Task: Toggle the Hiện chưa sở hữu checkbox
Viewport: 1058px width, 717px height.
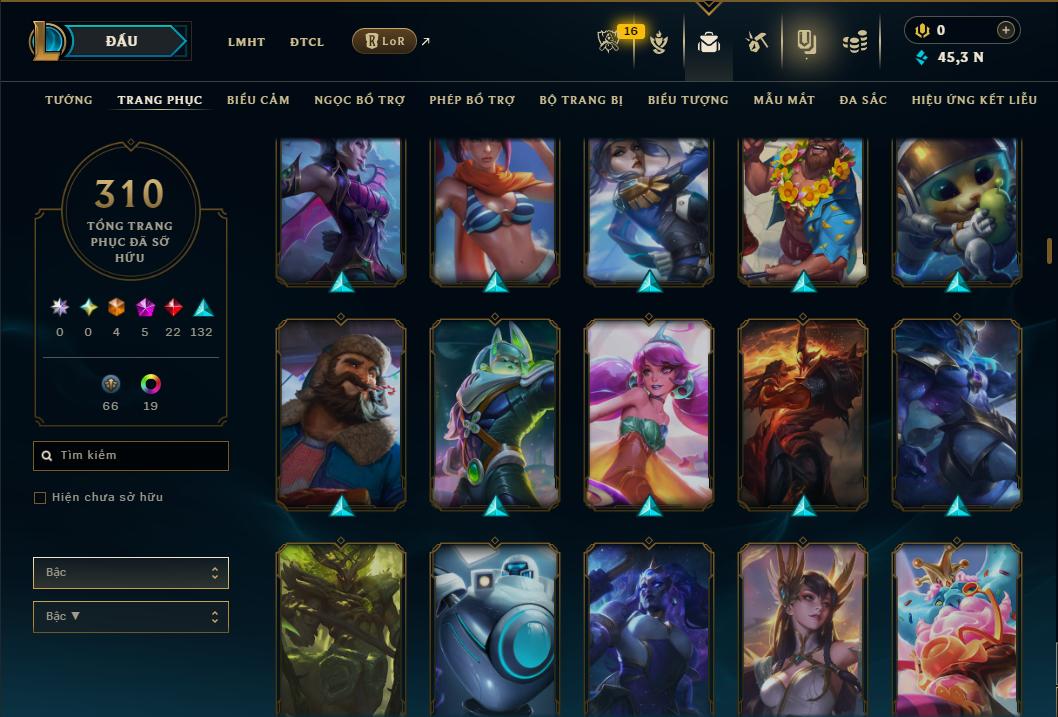Action: (x=40, y=498)
